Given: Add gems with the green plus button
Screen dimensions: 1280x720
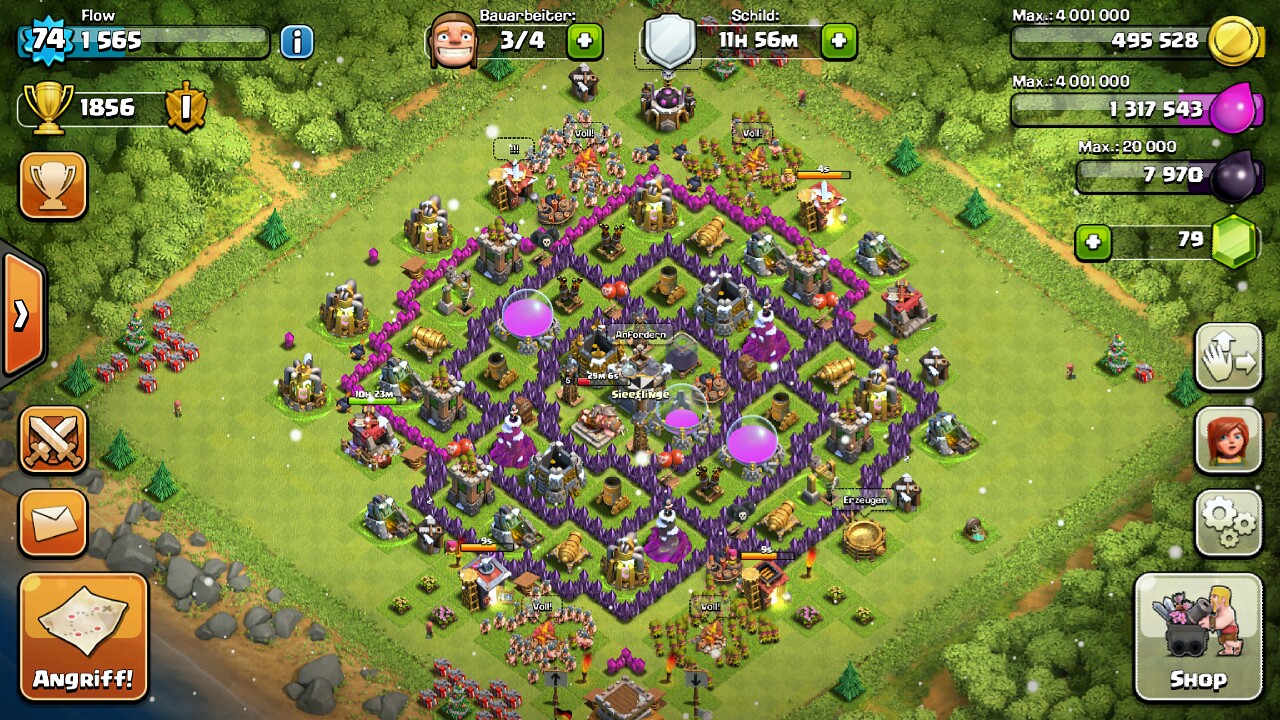Looking at the screenshot, I should [x=1093, y=242].
